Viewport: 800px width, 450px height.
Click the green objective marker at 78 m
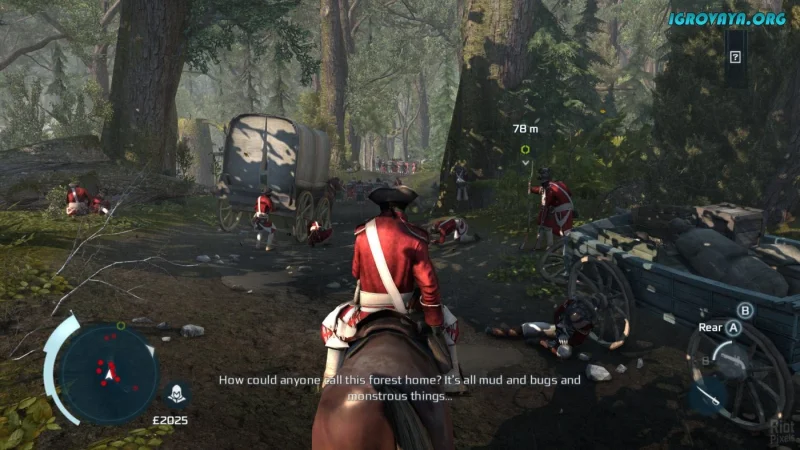coord(525,149)
